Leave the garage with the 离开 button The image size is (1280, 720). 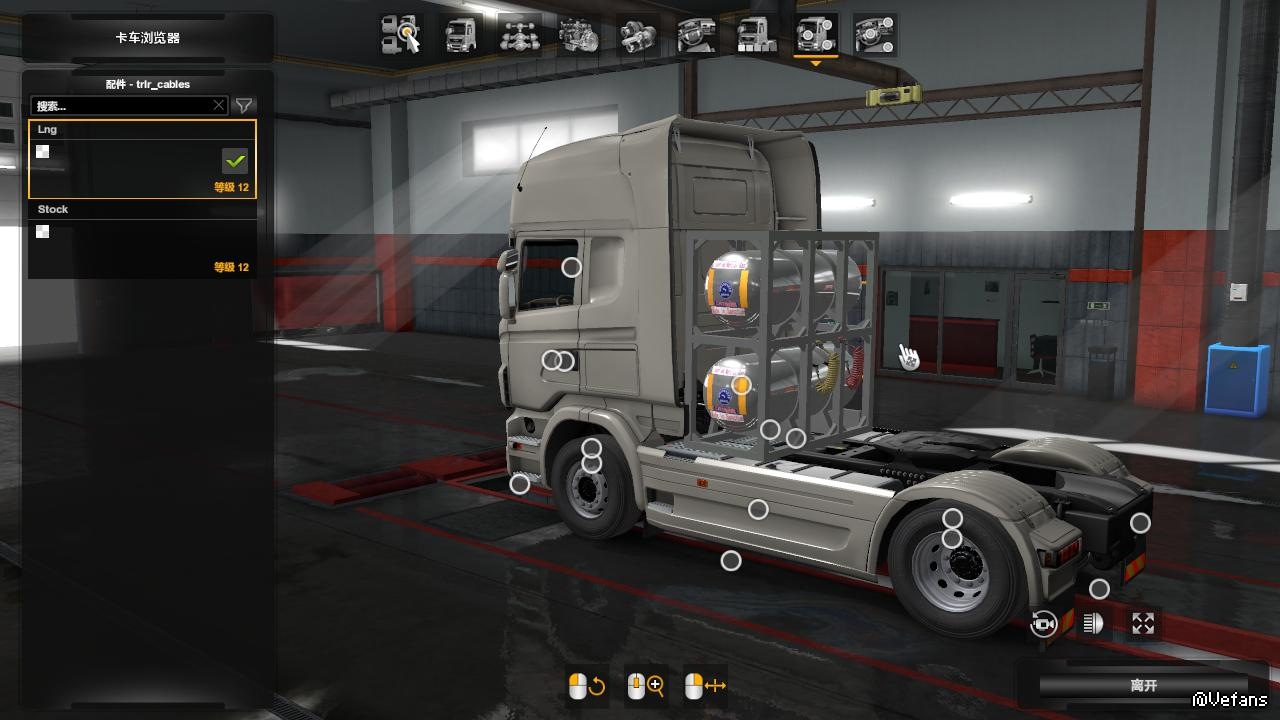1143,686
